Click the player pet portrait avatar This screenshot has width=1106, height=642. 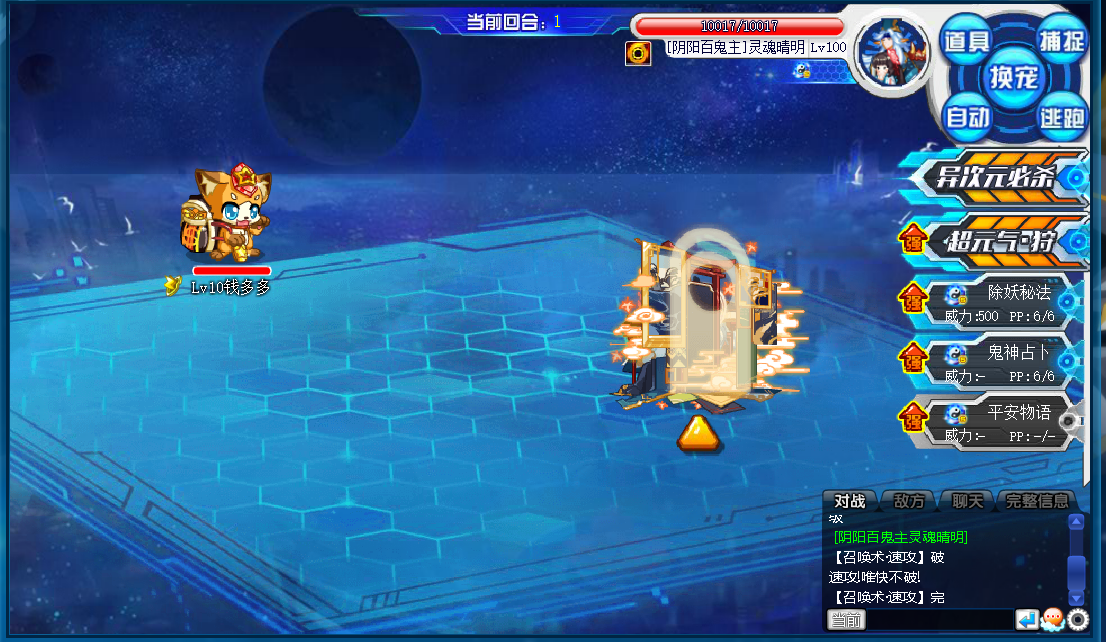892,53
